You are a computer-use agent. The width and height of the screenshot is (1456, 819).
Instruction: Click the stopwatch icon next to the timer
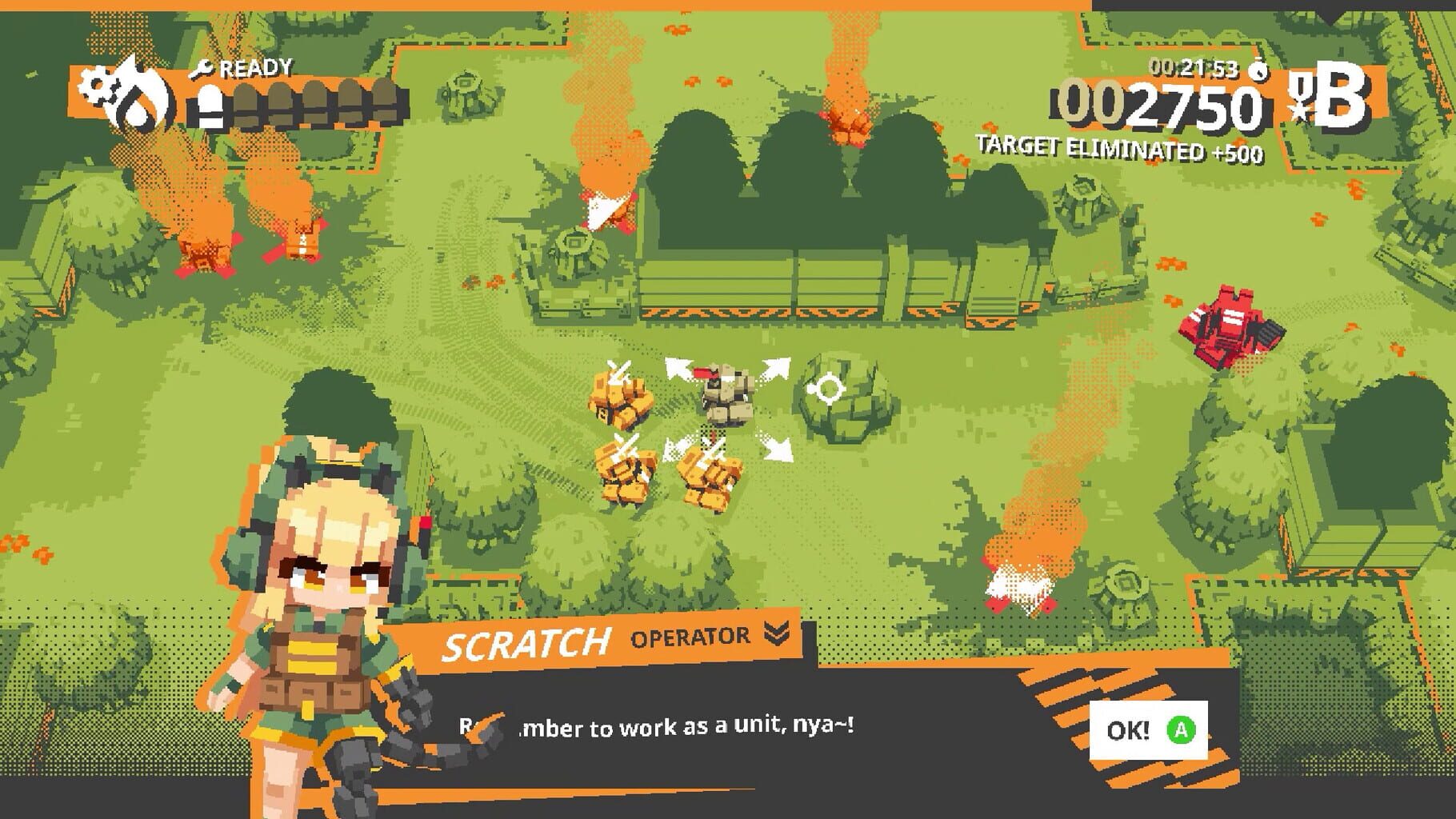click(1258, 72)
